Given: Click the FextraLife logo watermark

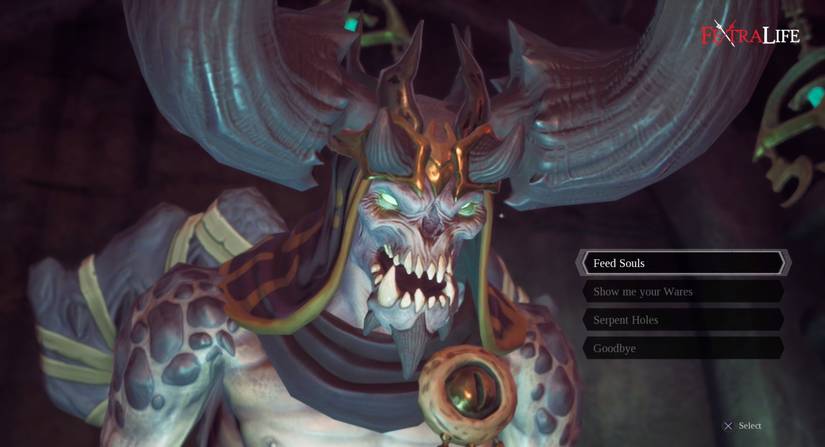Looking at the screenshot, I should 750,36.
